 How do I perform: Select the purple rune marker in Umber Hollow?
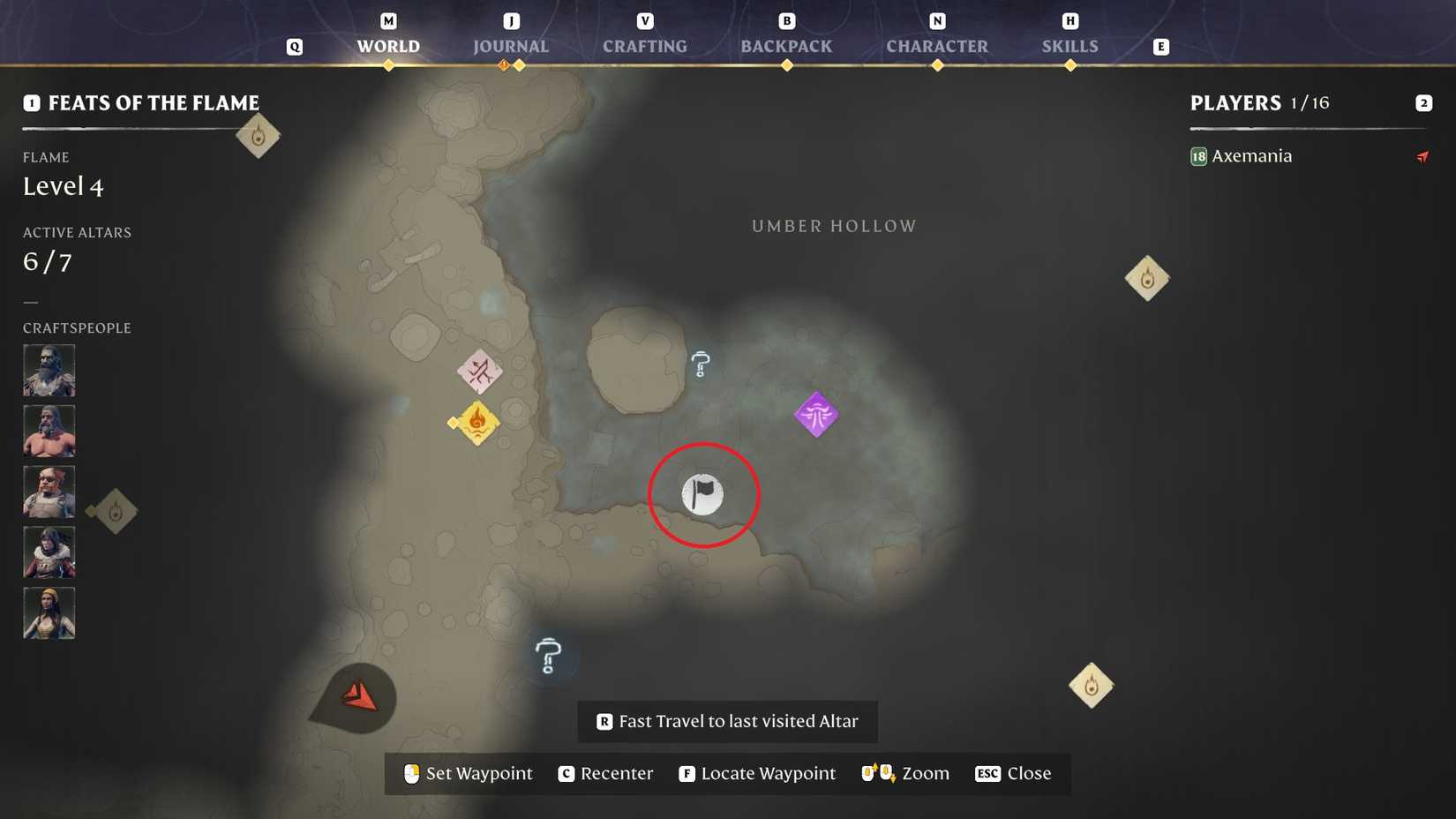(815, 414)
